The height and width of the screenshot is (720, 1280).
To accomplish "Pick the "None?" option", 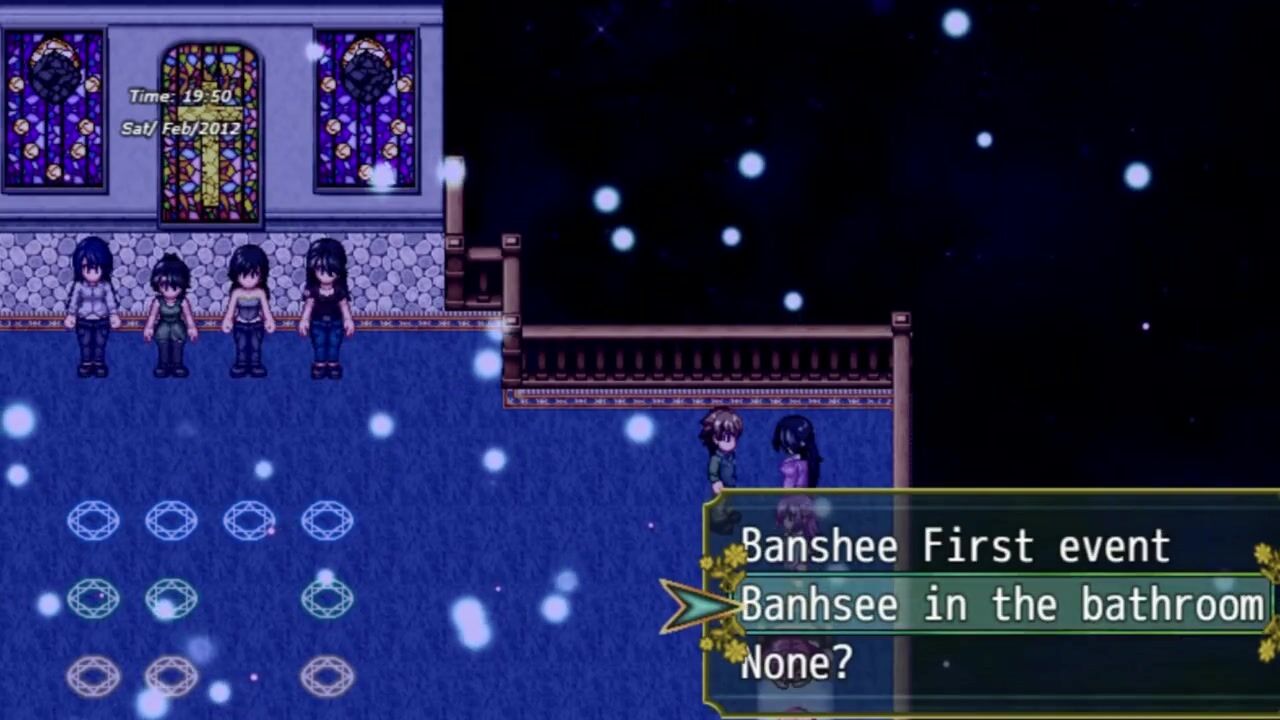I will pos(796,663).
